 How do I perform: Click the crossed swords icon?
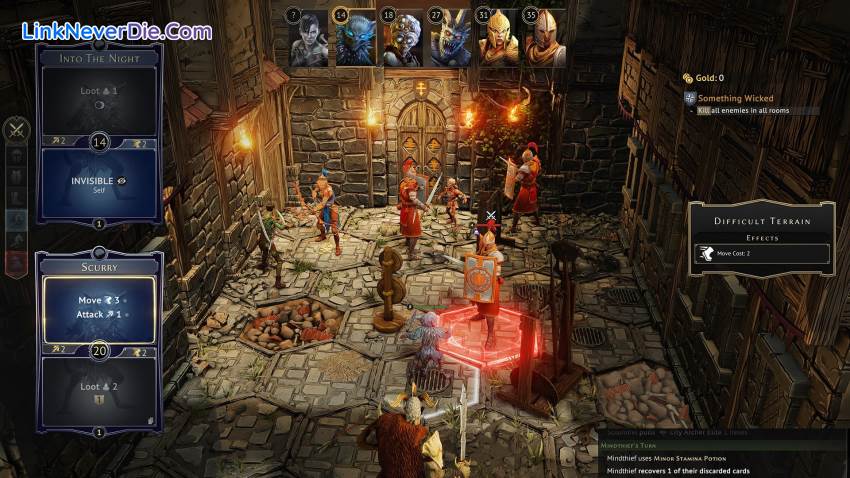tap(17, 129)
